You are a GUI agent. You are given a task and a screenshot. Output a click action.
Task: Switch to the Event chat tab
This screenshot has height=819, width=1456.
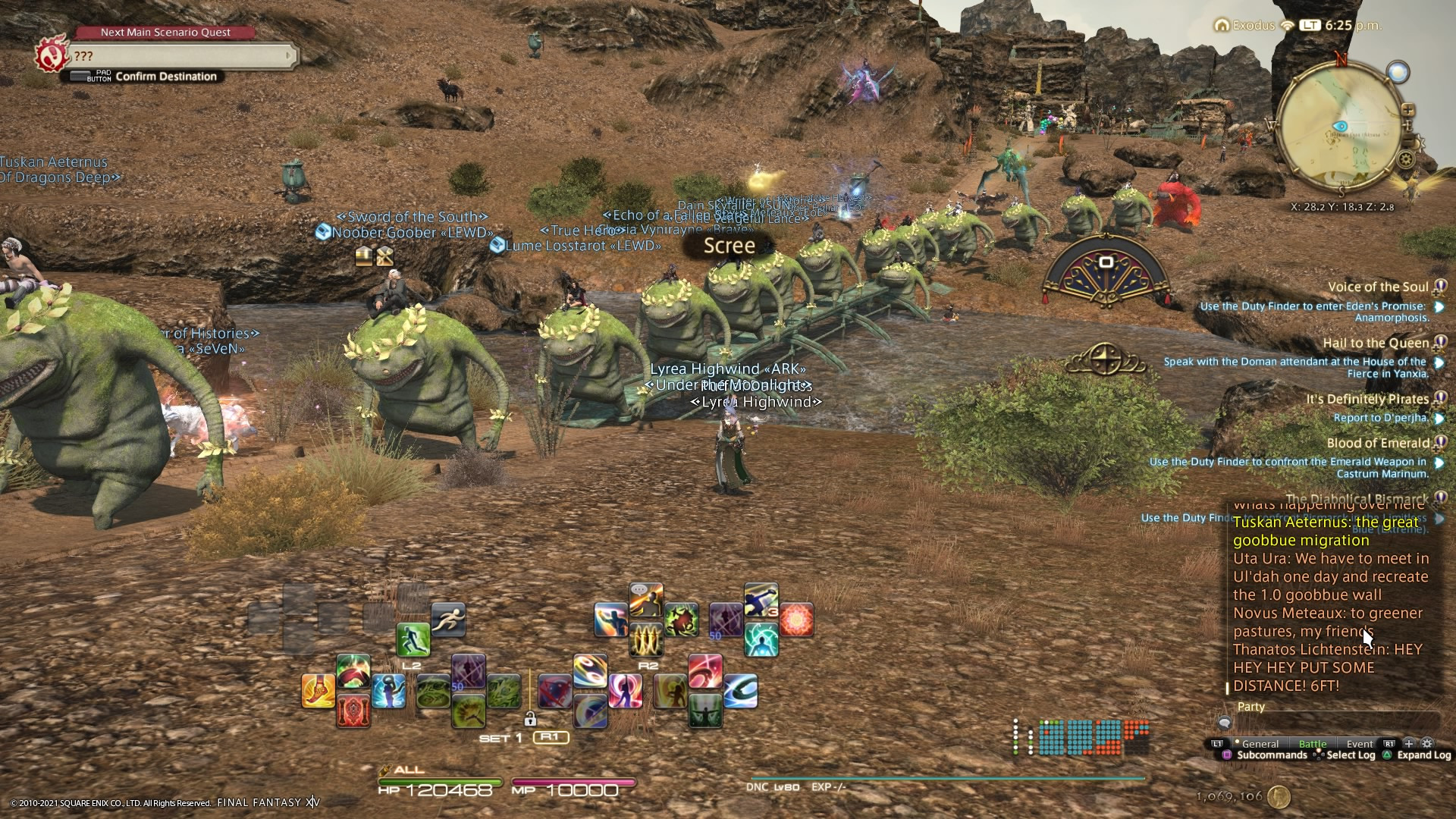point(1359,744)
